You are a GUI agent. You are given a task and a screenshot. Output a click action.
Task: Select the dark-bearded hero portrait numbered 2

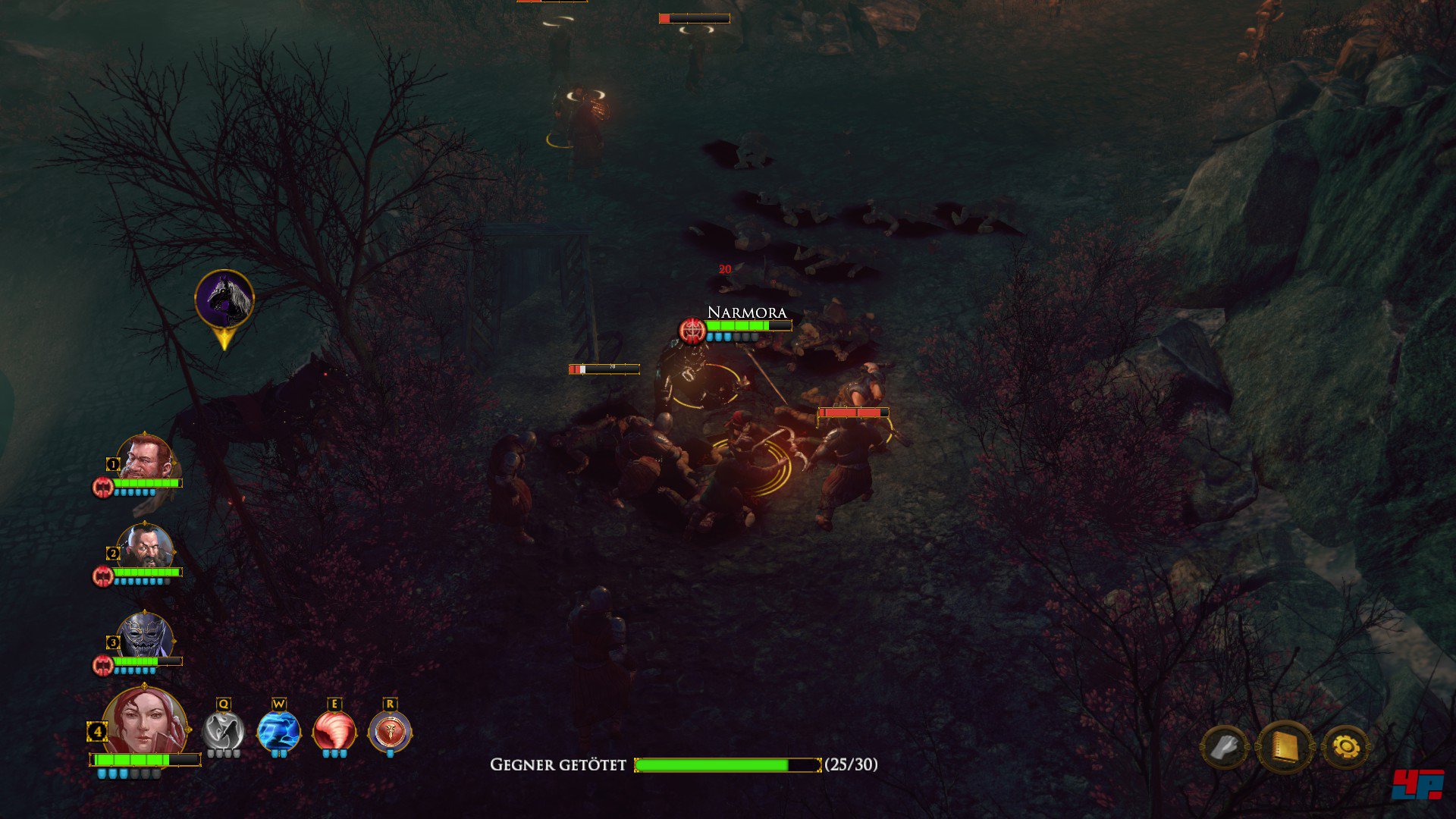point(145,547)
